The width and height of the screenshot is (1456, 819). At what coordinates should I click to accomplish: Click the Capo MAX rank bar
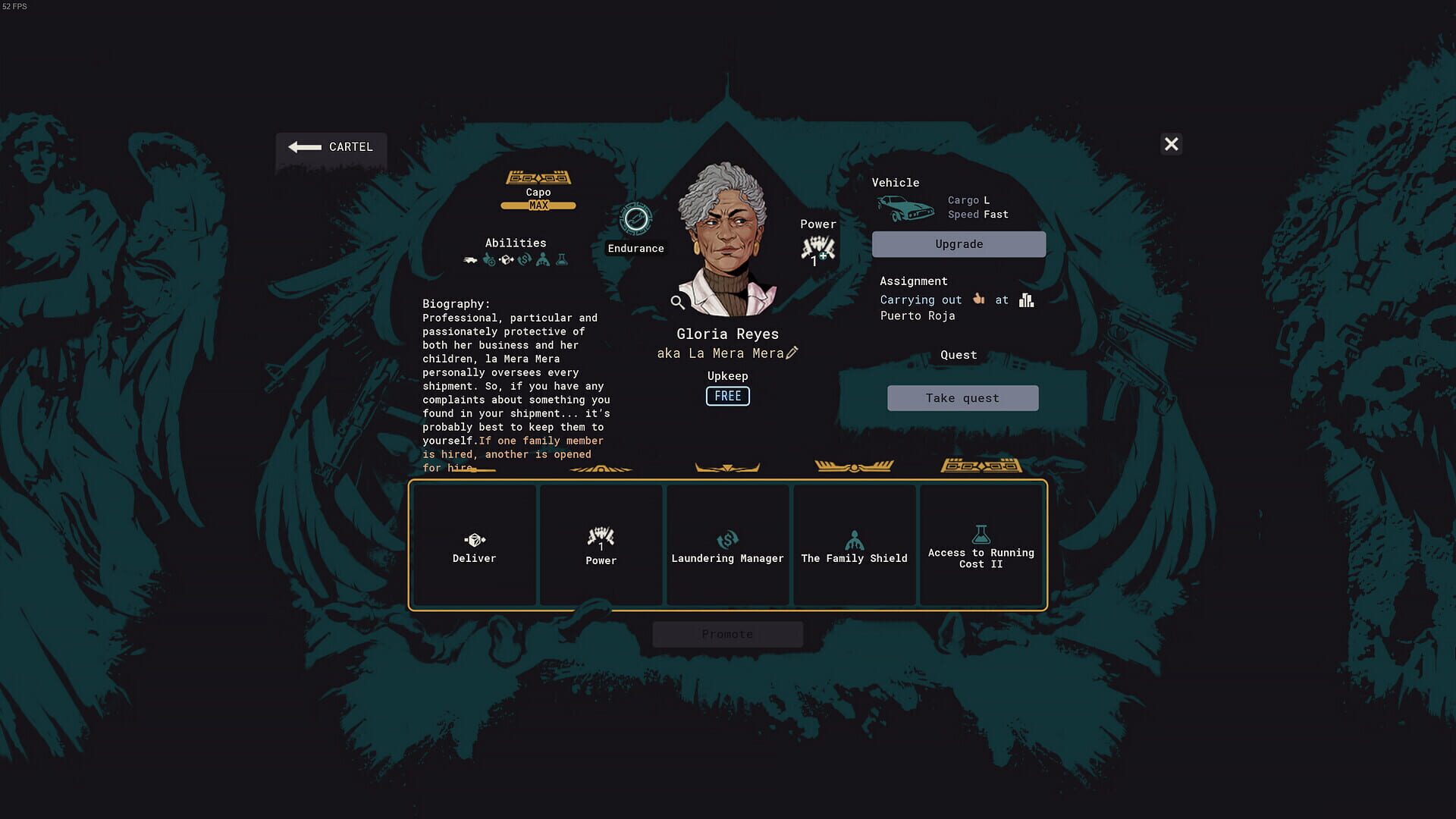pos(538,205)
